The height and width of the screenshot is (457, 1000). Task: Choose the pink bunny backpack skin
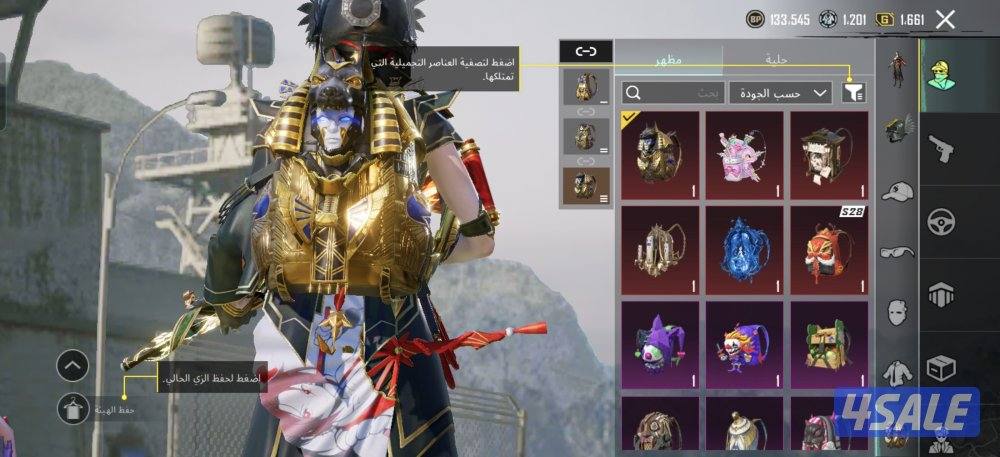(744, 152)
